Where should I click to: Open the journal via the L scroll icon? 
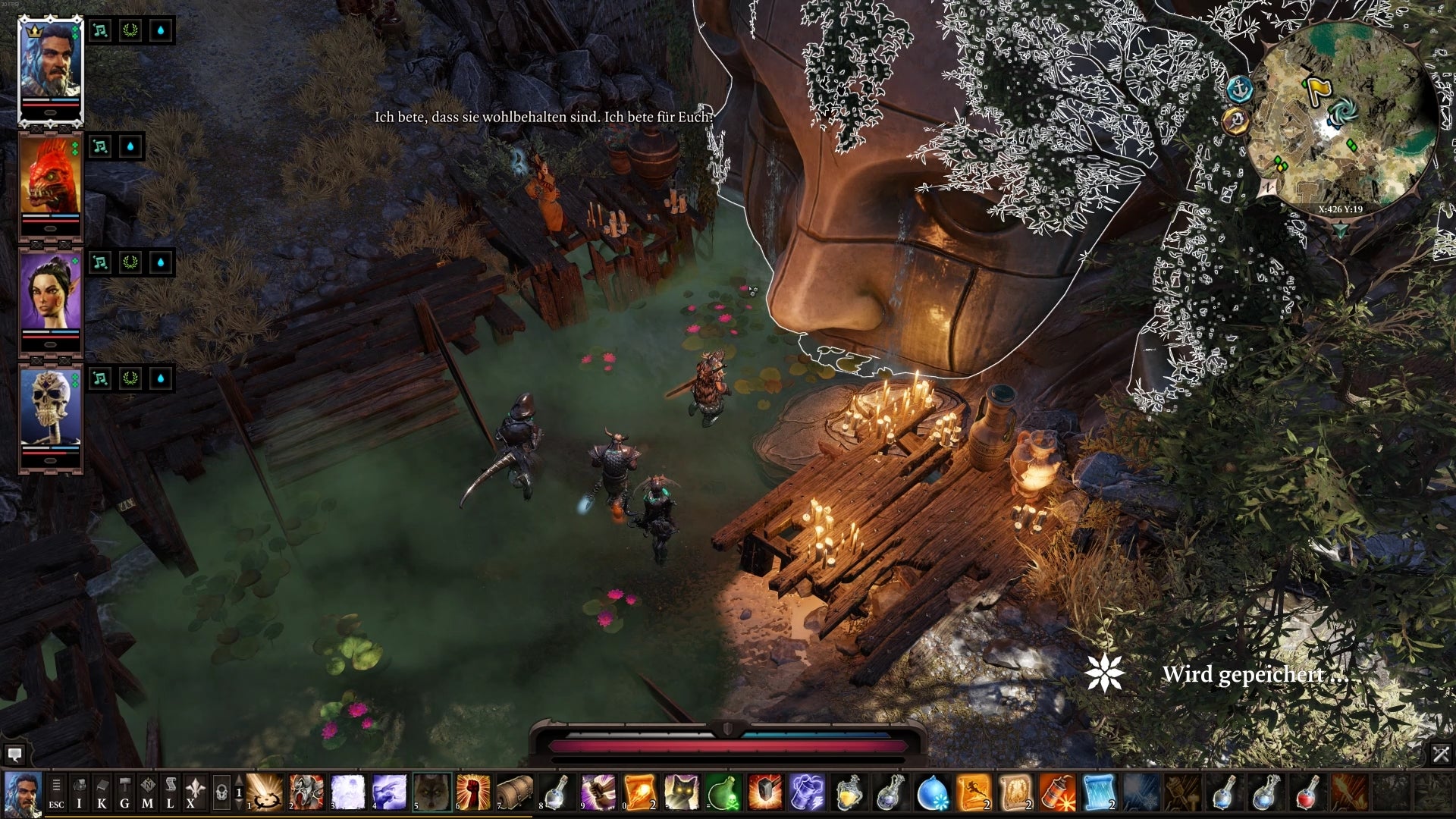click(171, 792)
